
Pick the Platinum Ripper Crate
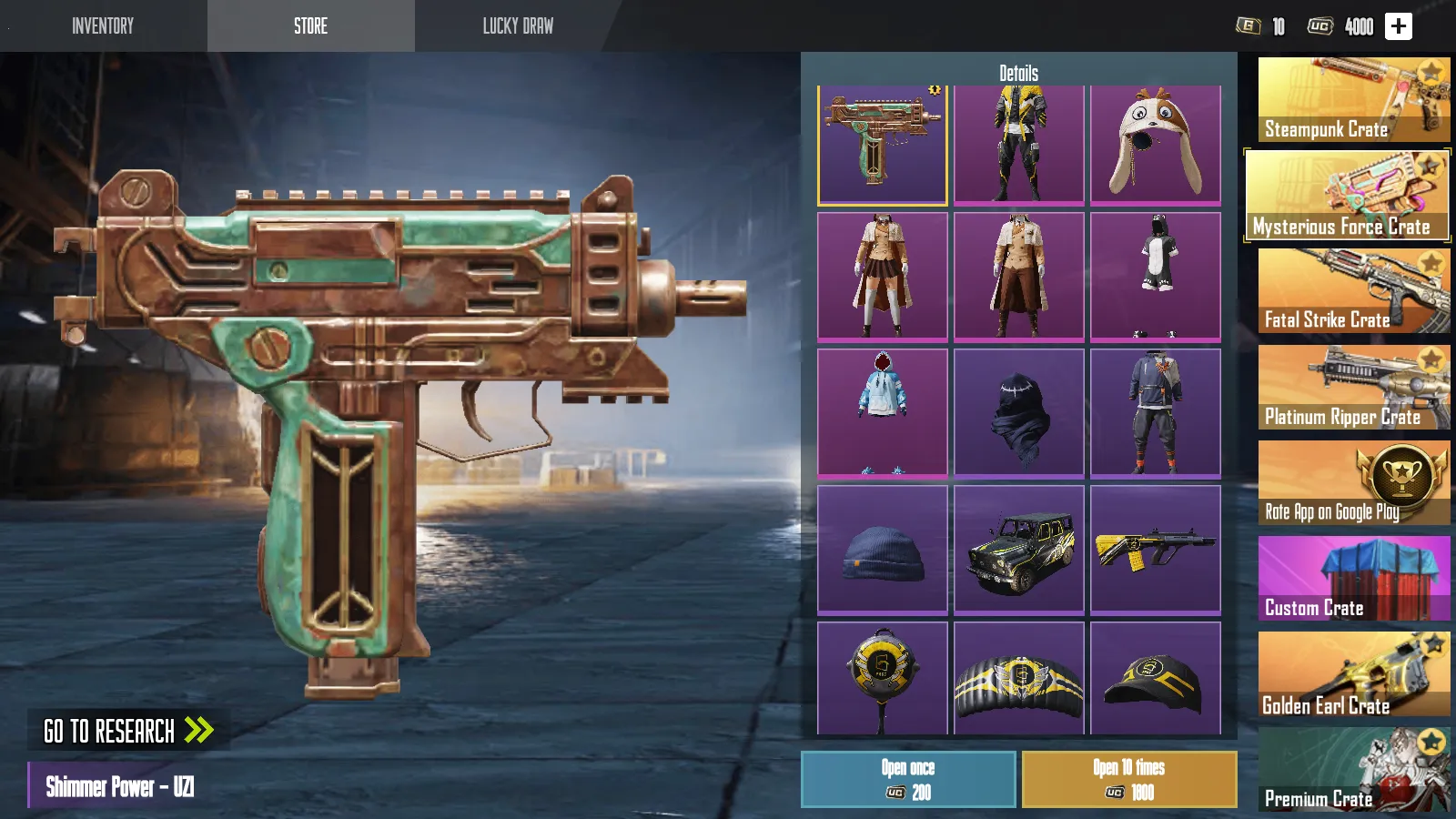[x=1353, y=388]
